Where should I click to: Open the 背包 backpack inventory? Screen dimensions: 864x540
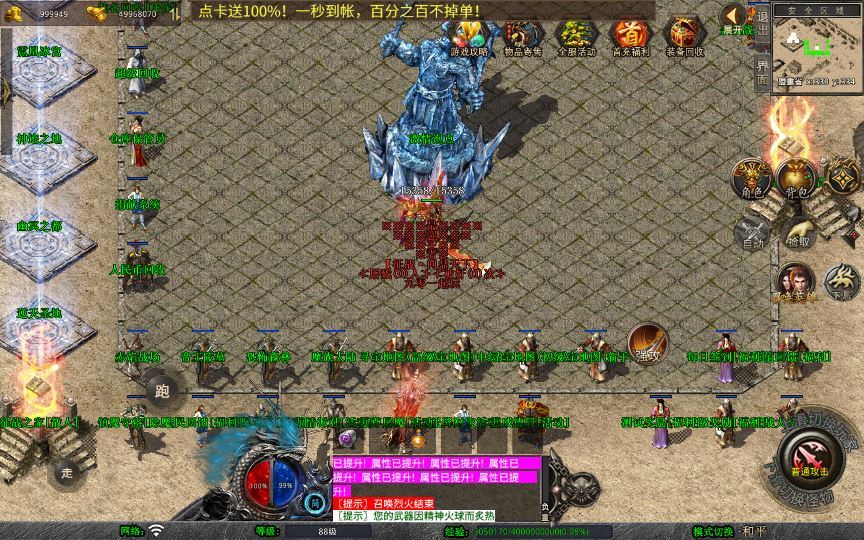[x=797, y=179]
